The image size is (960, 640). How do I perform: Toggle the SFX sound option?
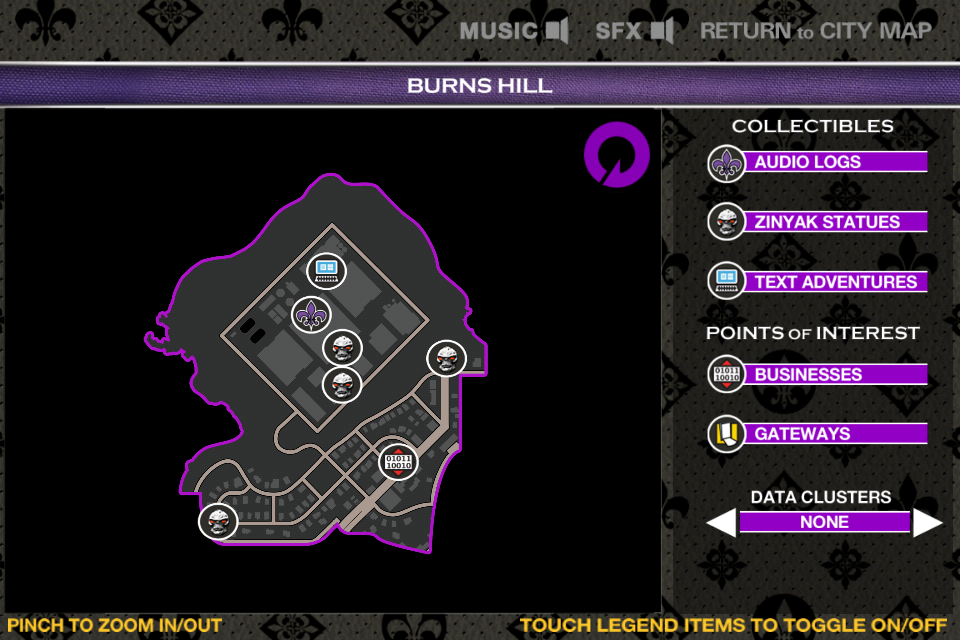tap(634, 31)
